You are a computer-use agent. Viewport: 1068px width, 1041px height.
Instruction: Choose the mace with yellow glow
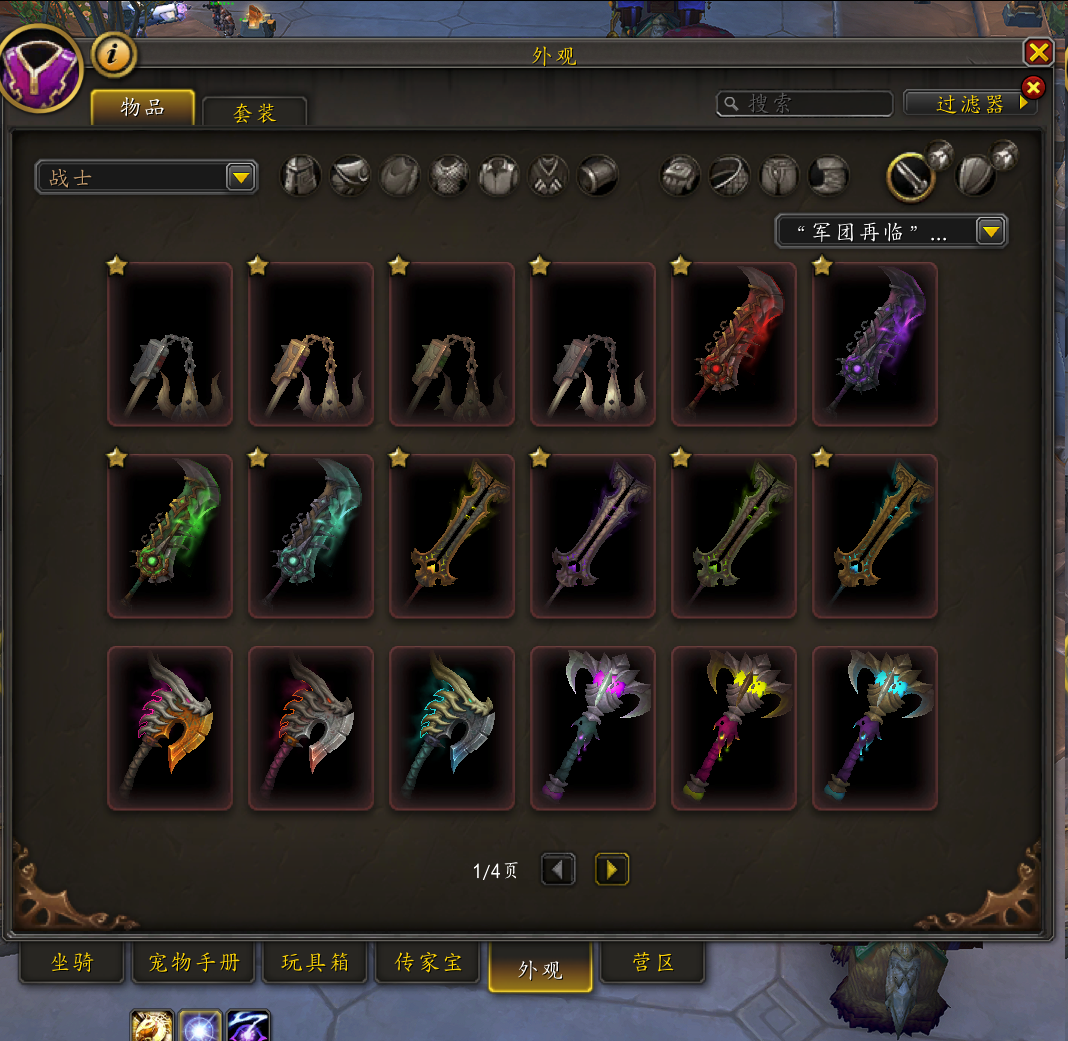(x=733, y=727)
